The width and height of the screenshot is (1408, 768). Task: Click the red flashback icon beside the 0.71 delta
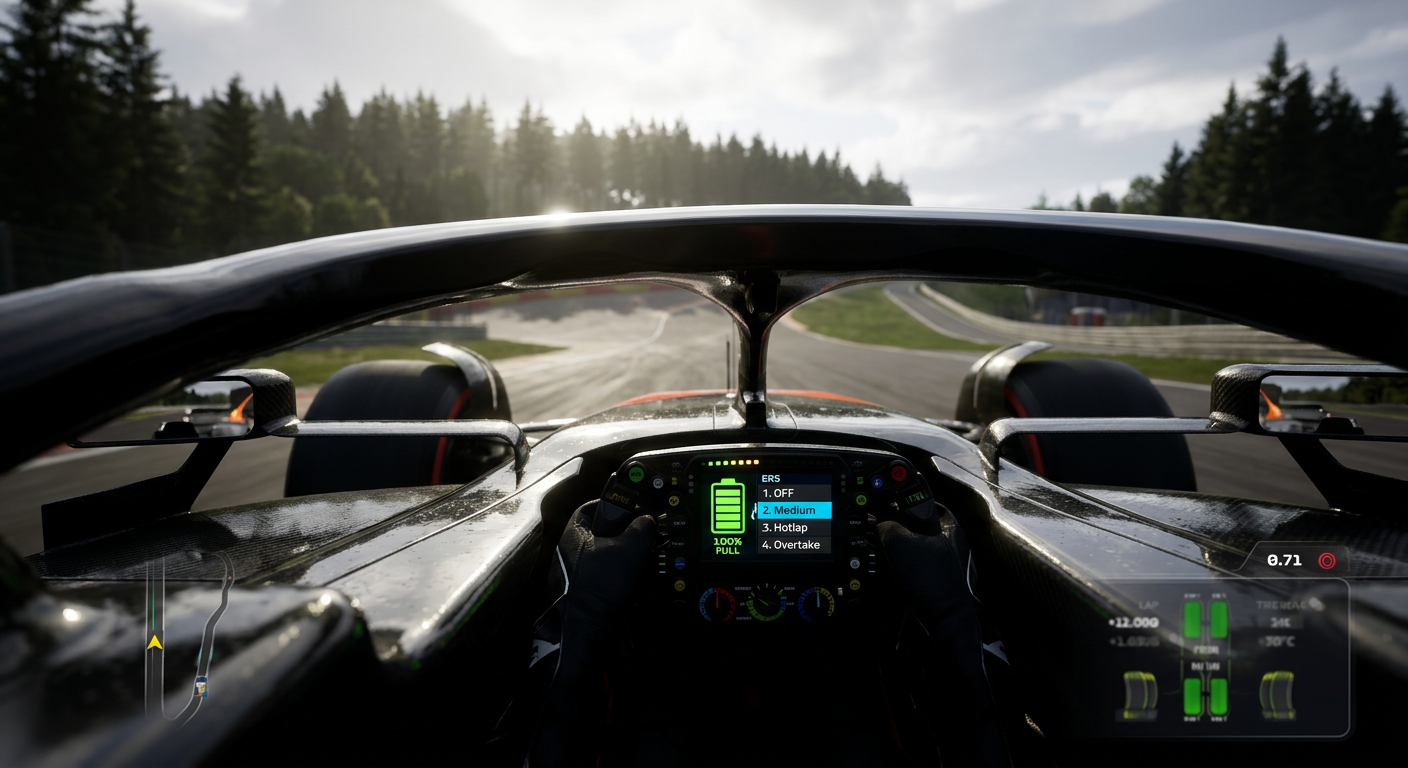pyautogui.click(x=1328, y=562)
